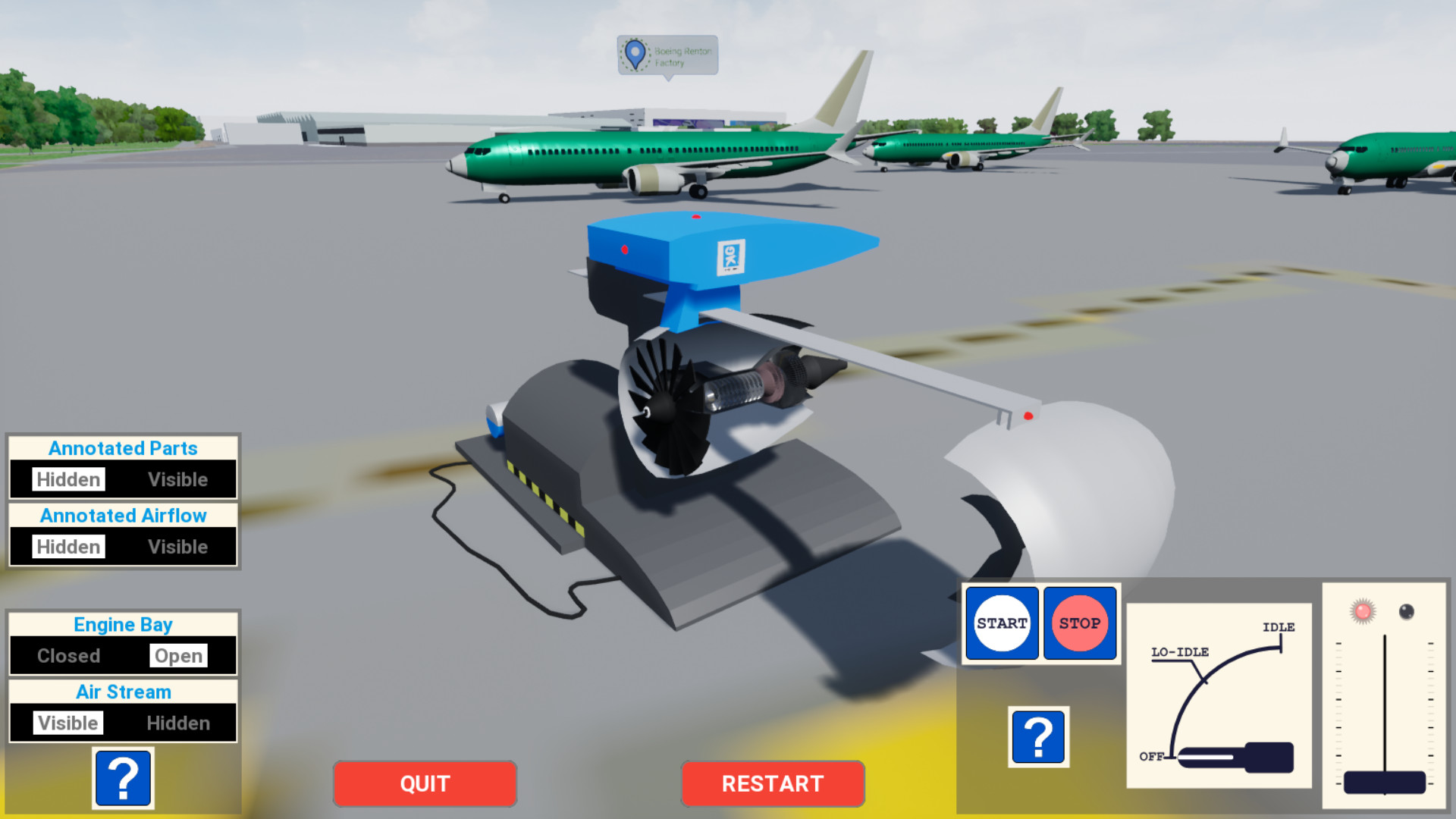
Task: Keep Annotated Parts set to Hidden
Action: pyautogui.click(x=67, y=479)
